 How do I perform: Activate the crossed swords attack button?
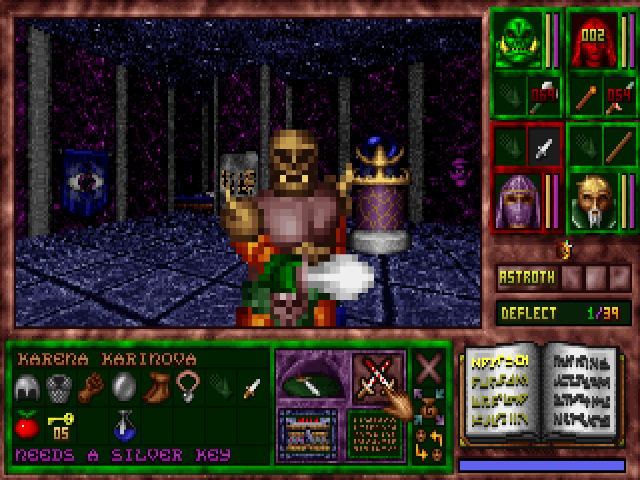point(377,377)
